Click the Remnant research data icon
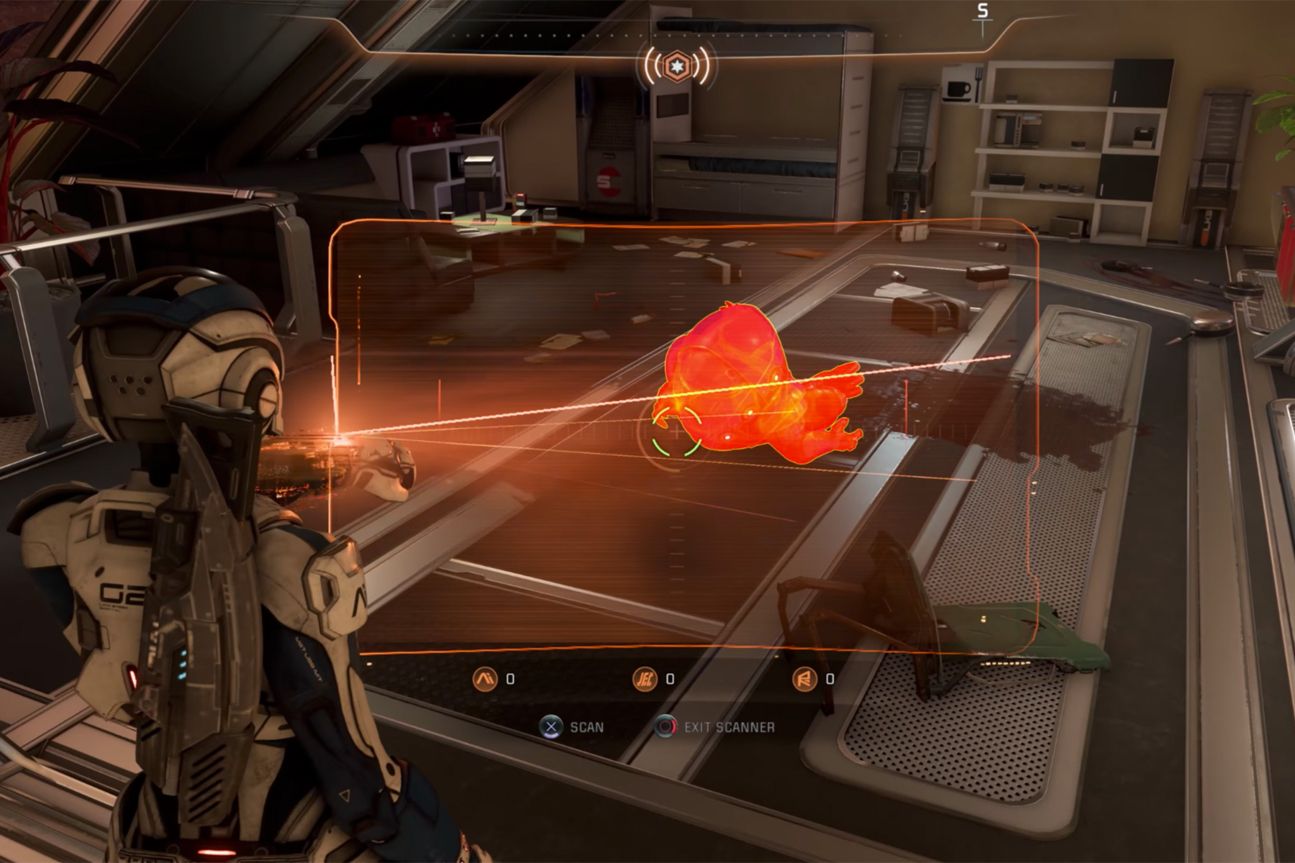 [804, 680]
